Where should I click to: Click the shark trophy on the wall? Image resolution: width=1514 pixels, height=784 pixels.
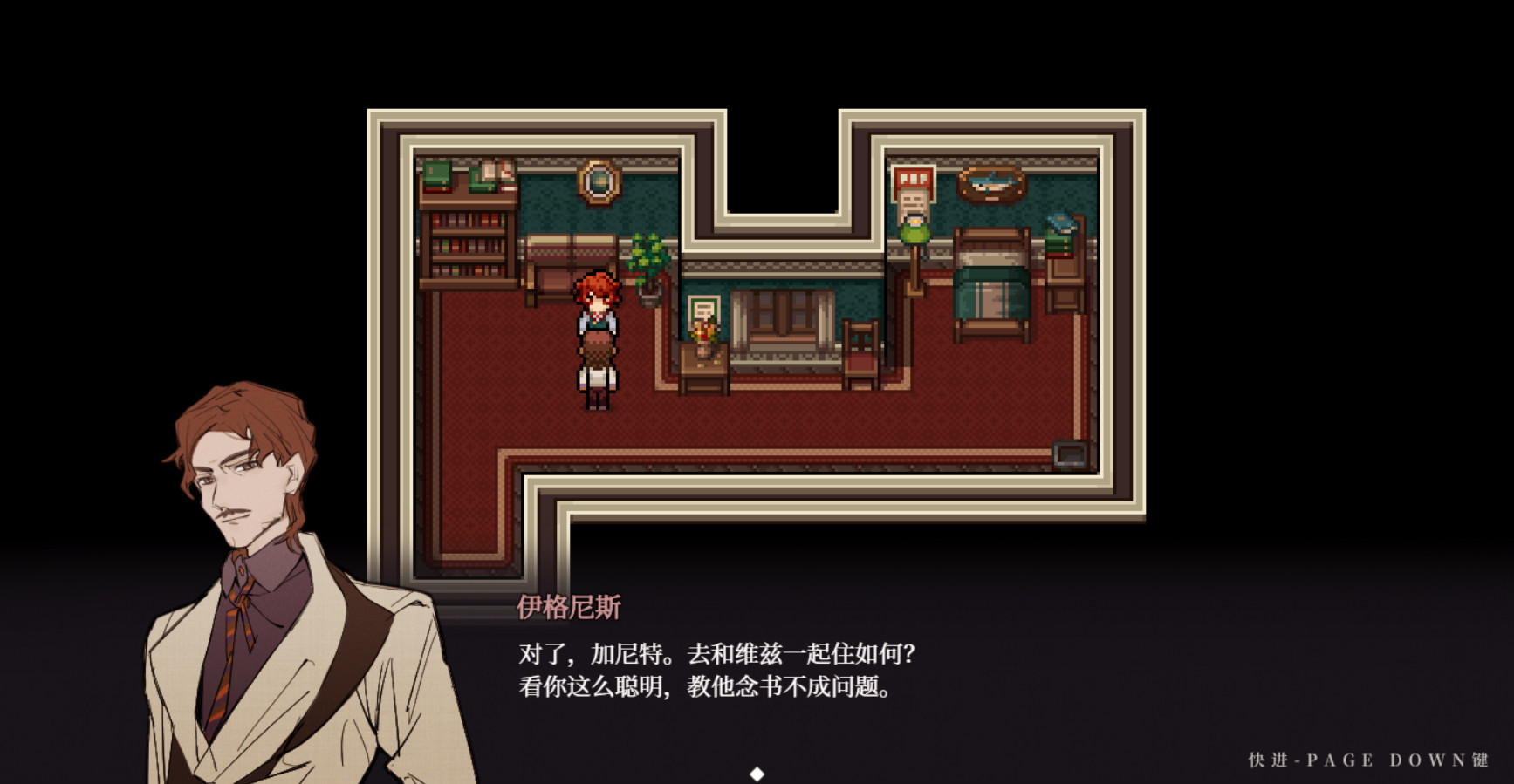(x=989, y=186)
